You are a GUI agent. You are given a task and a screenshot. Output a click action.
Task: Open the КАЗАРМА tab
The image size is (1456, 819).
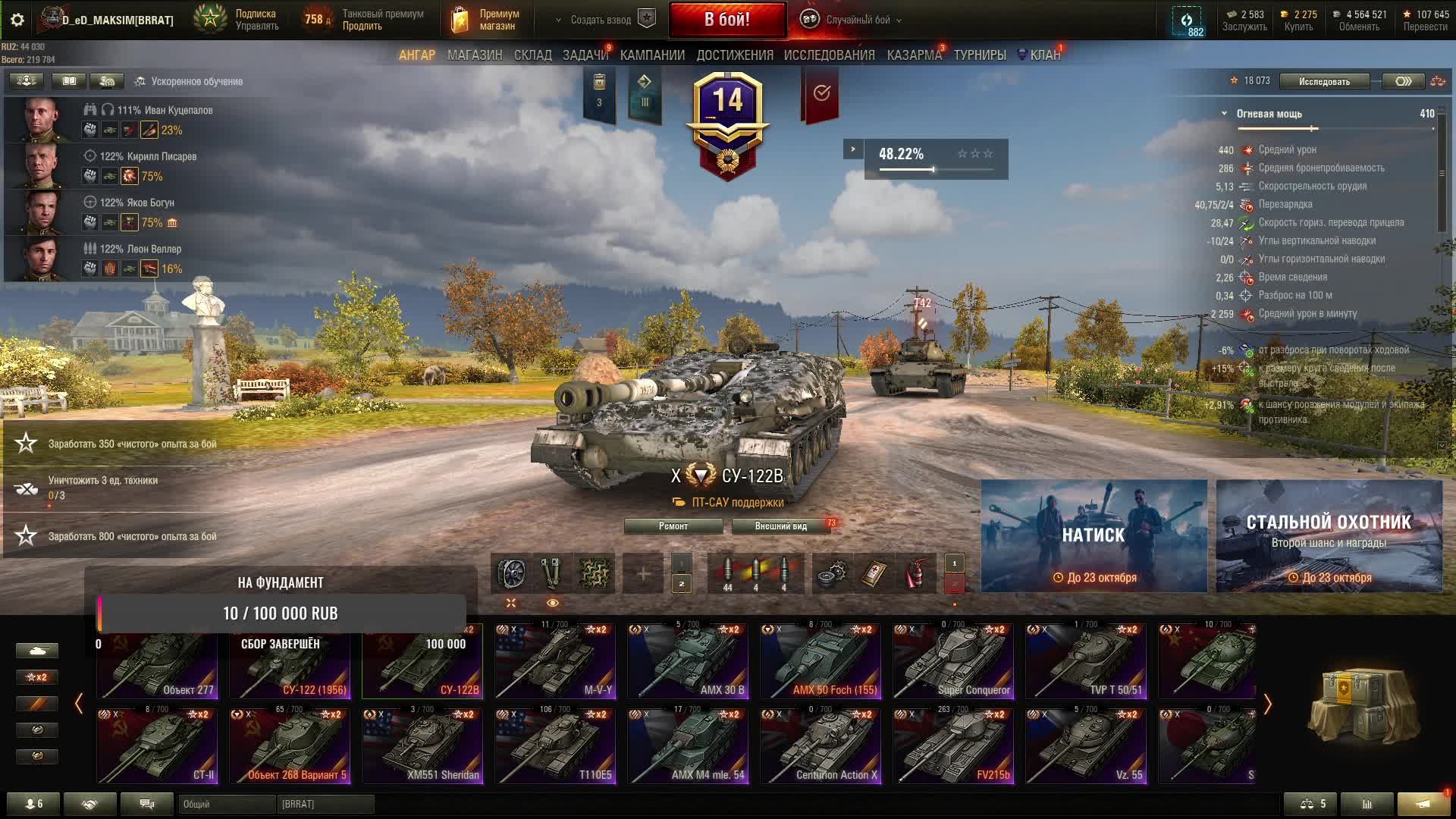[914, 55]
